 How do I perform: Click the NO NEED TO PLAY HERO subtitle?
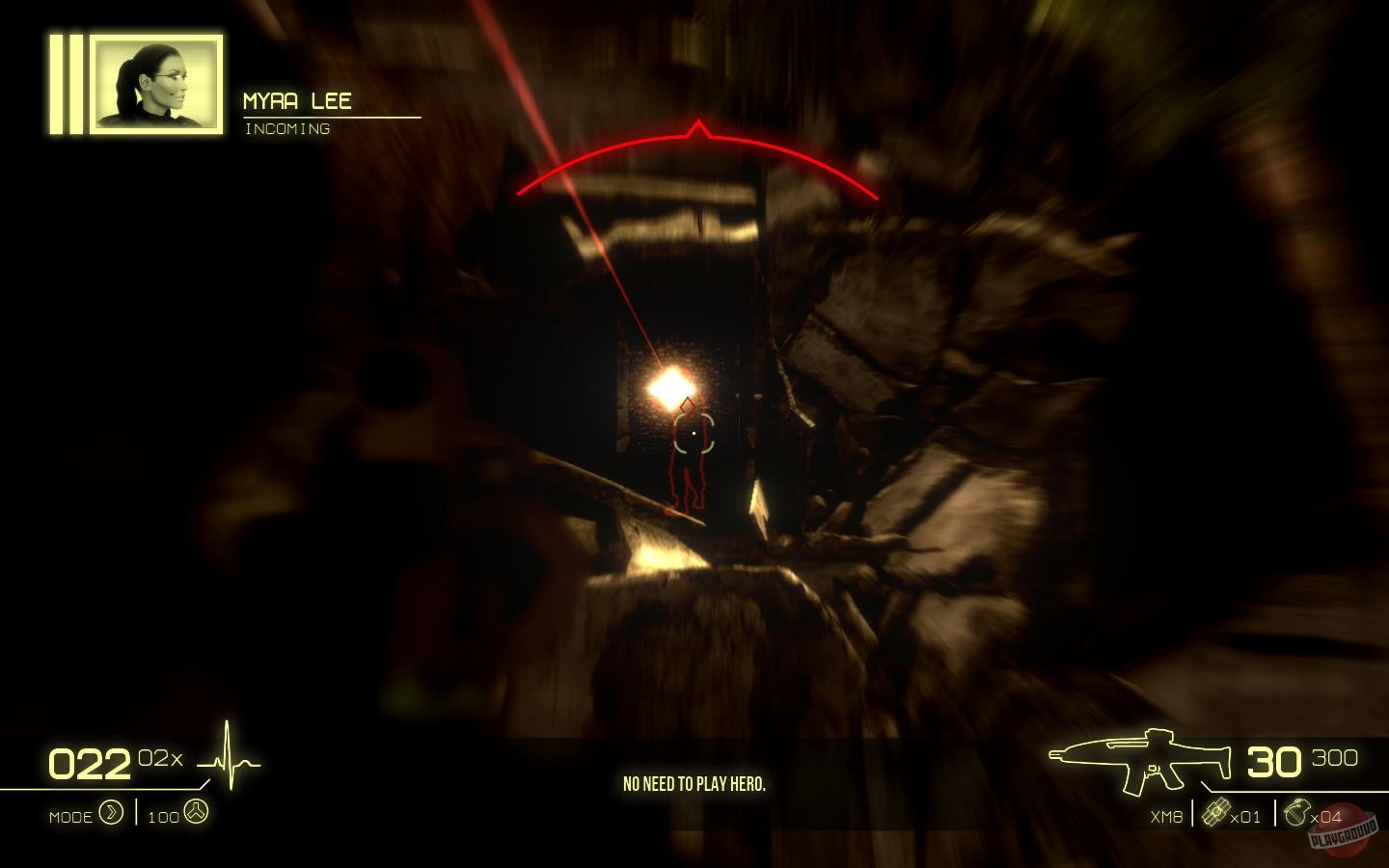(694, 785)
